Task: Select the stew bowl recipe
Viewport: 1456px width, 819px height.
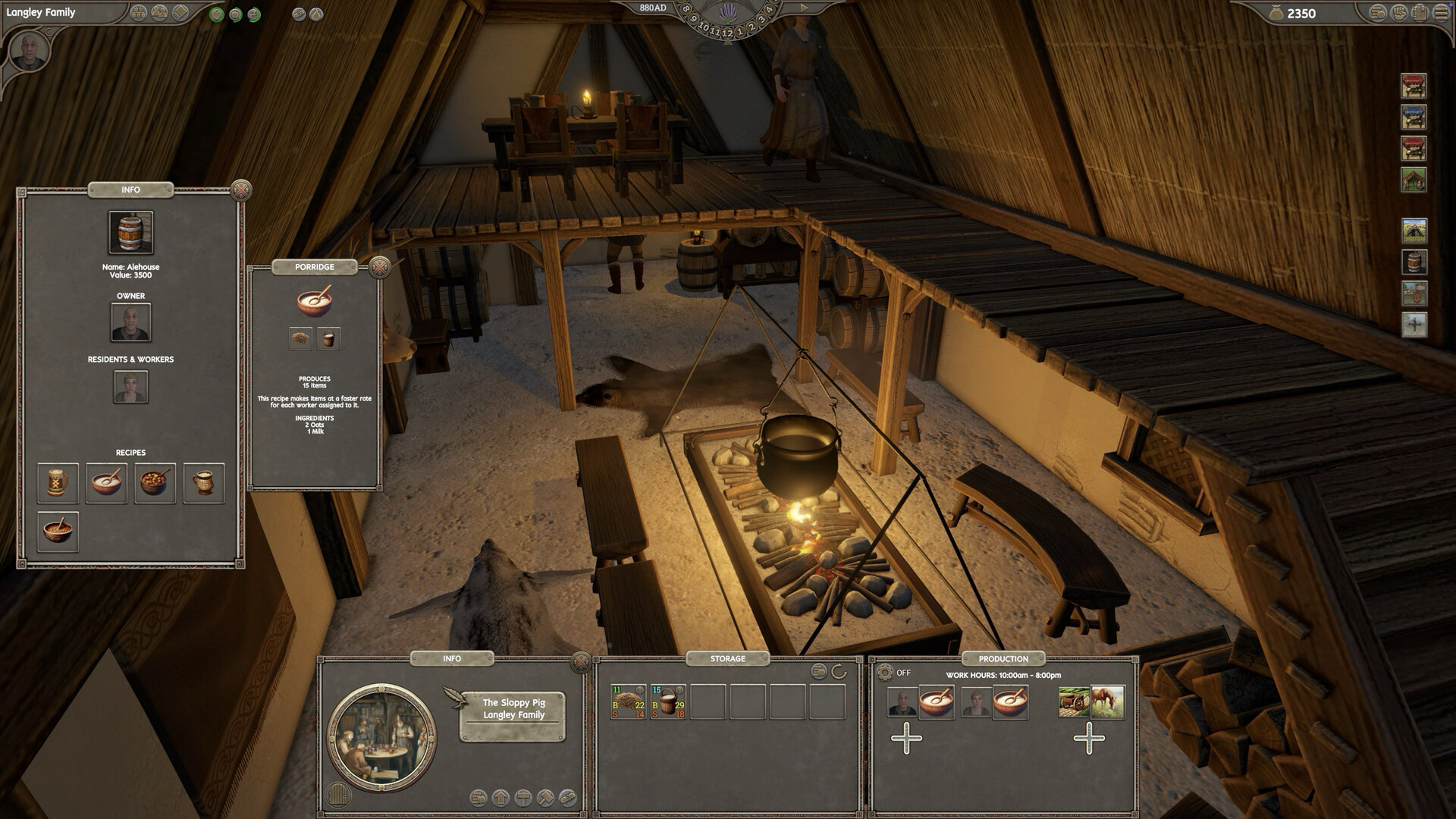Action: point(155,483)
